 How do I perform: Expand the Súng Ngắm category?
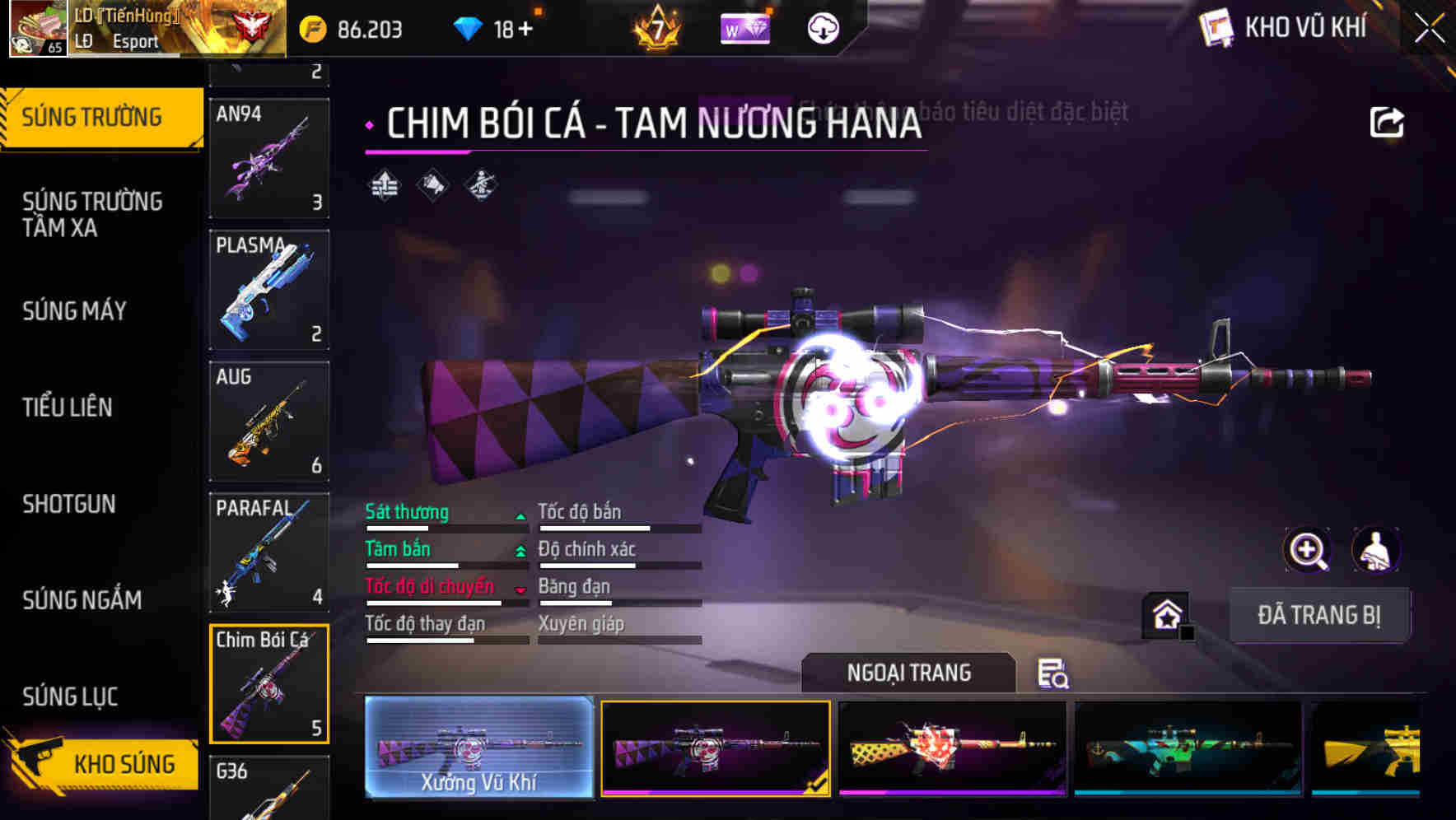pyautogui.click(x=82, y=600)
